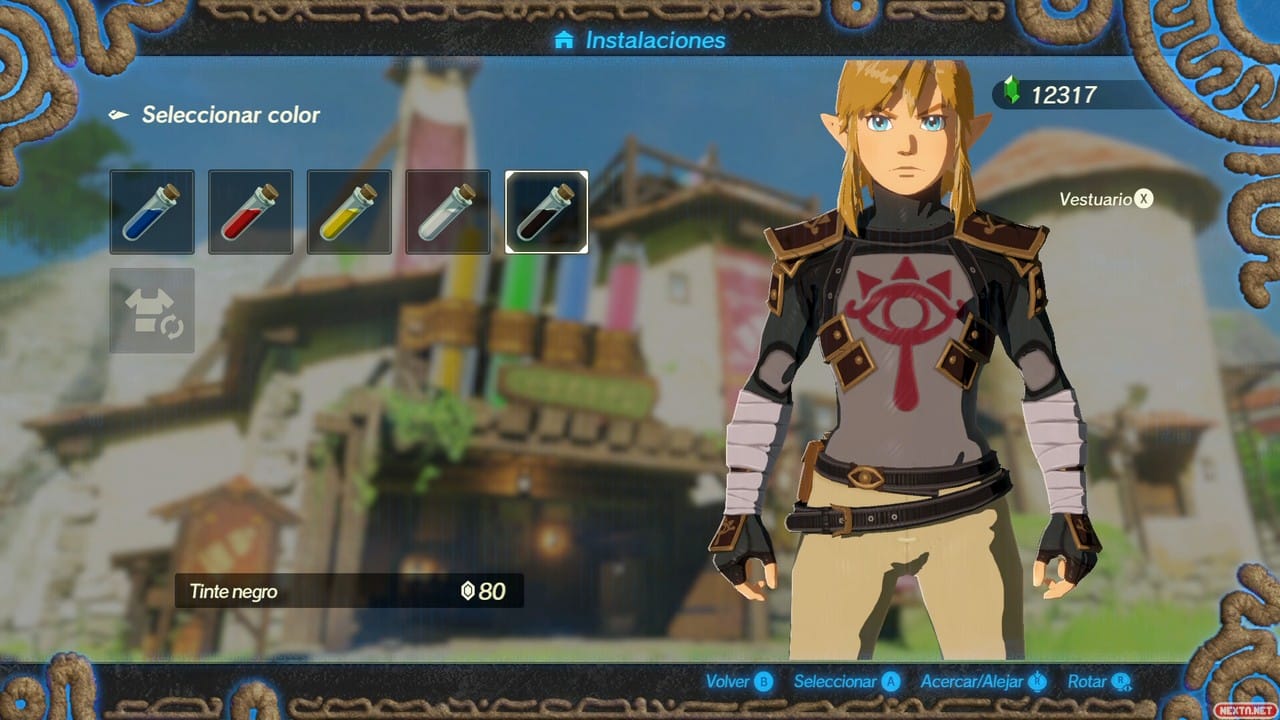
Task: Select the blue dye vial
Action: pyautogui.click(x=151, y=211)
